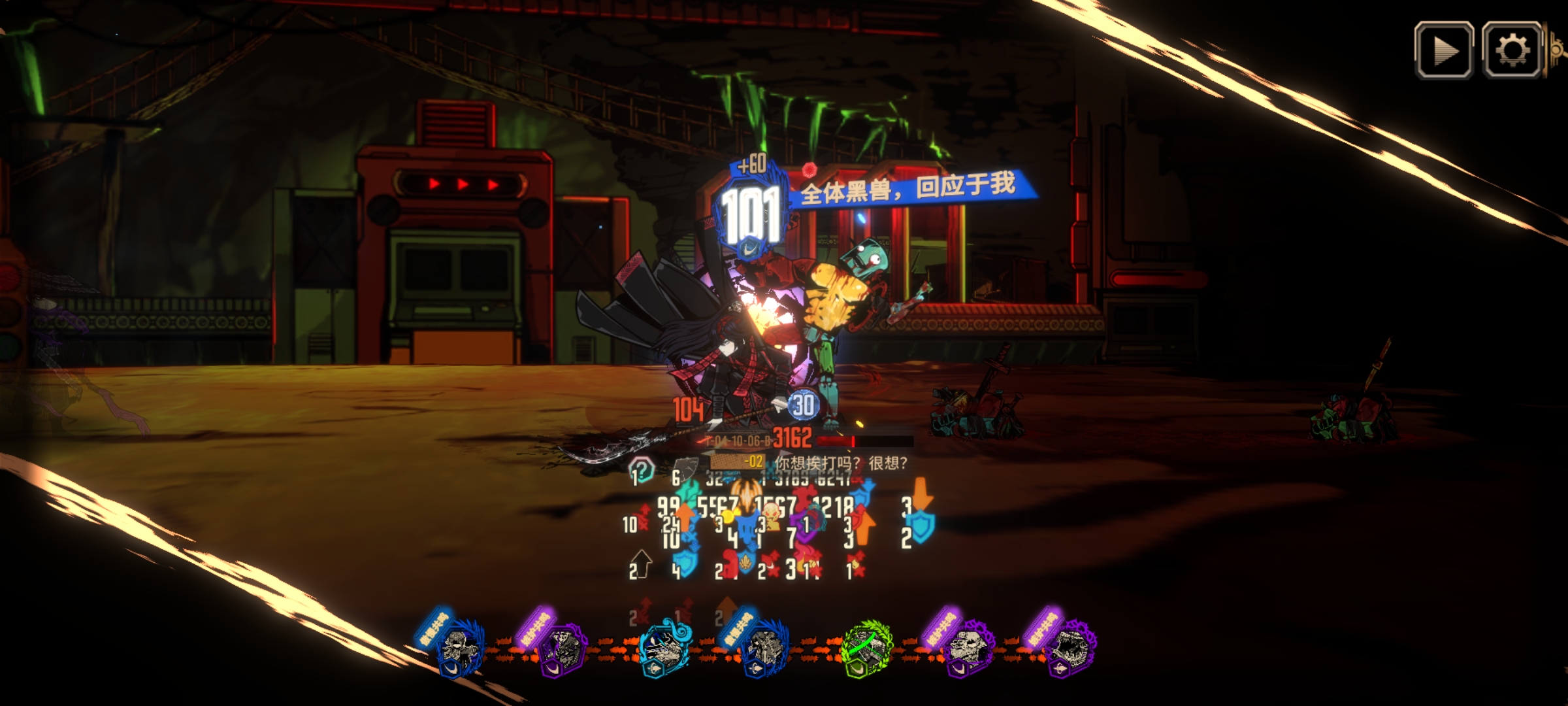Choose the green laurel-framed skill icon

coord(867,648)
